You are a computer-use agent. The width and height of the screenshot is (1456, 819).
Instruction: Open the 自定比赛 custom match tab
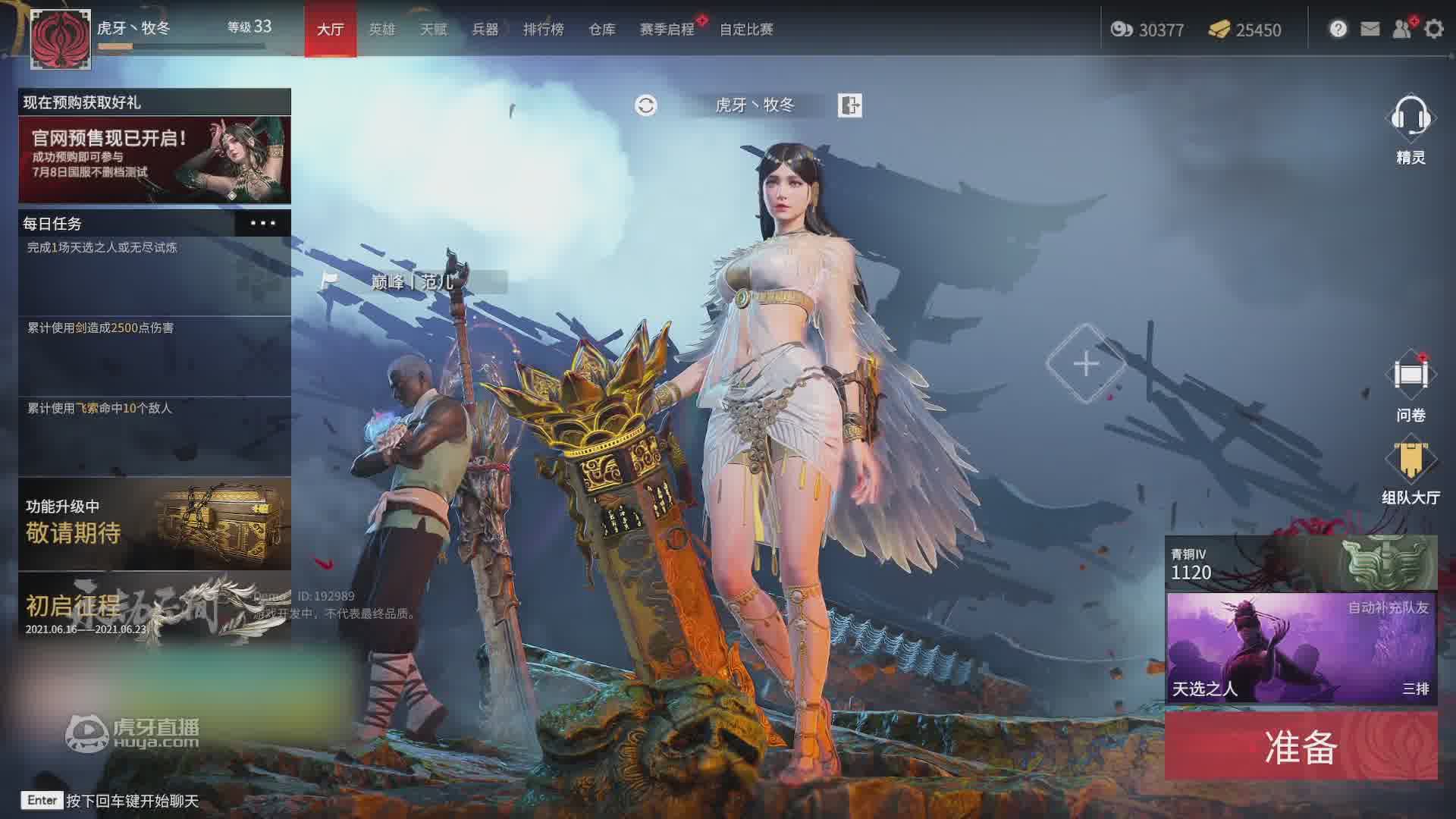tap(746, 30)
